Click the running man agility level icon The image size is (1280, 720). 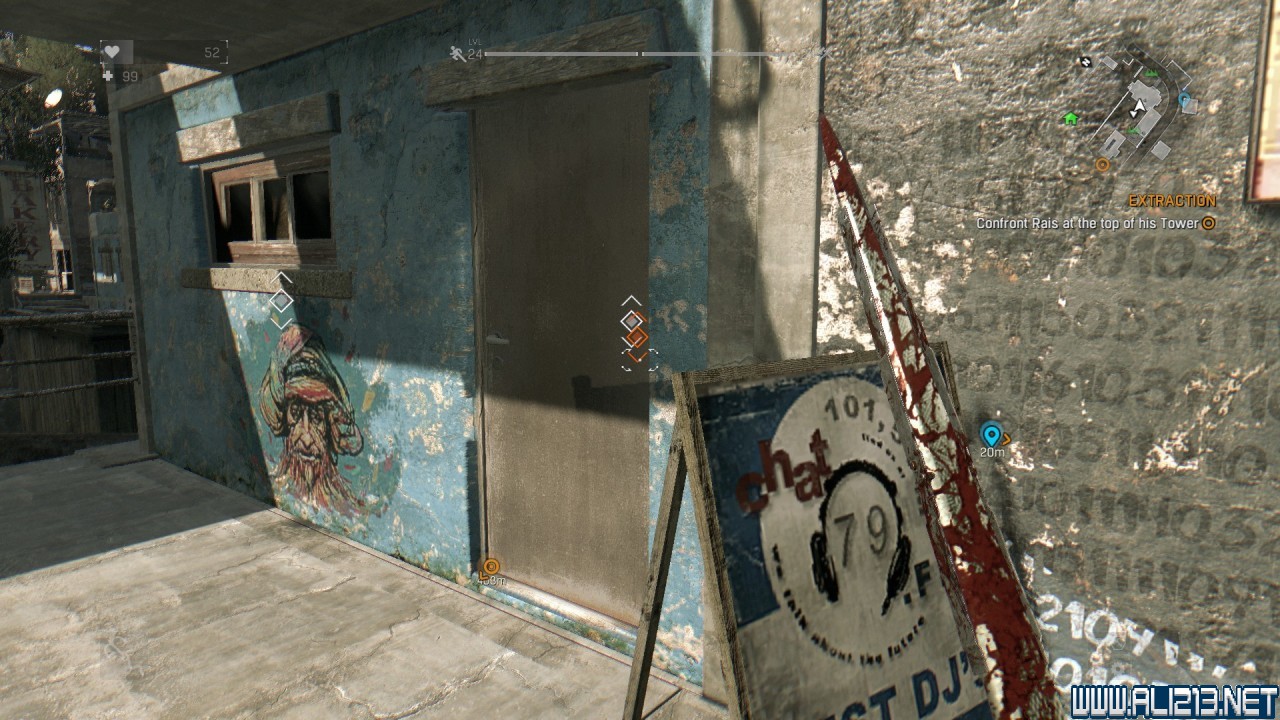pos(458,53)
